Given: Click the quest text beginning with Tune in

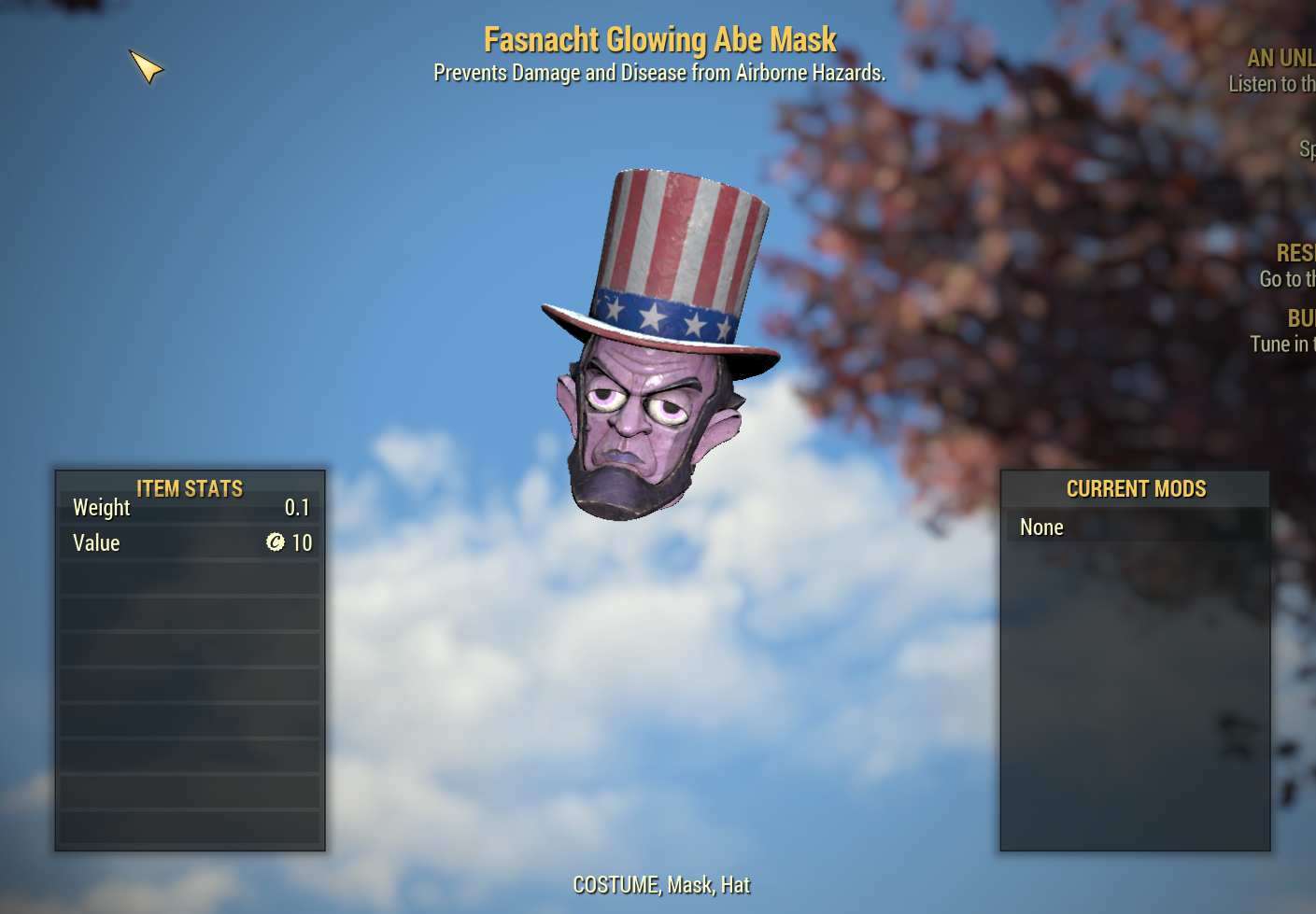Looking at the screenshot, I should [x=1282, y=344].
